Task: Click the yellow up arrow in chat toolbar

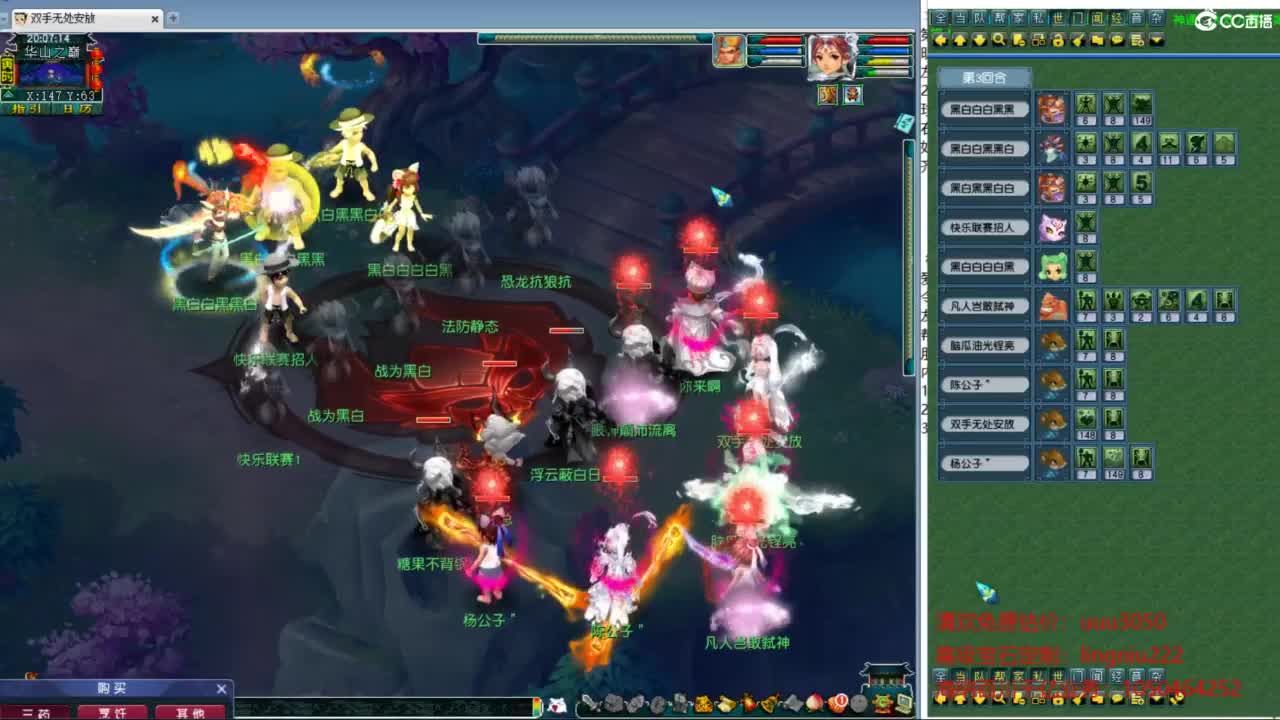Action: tap(960, 42)
